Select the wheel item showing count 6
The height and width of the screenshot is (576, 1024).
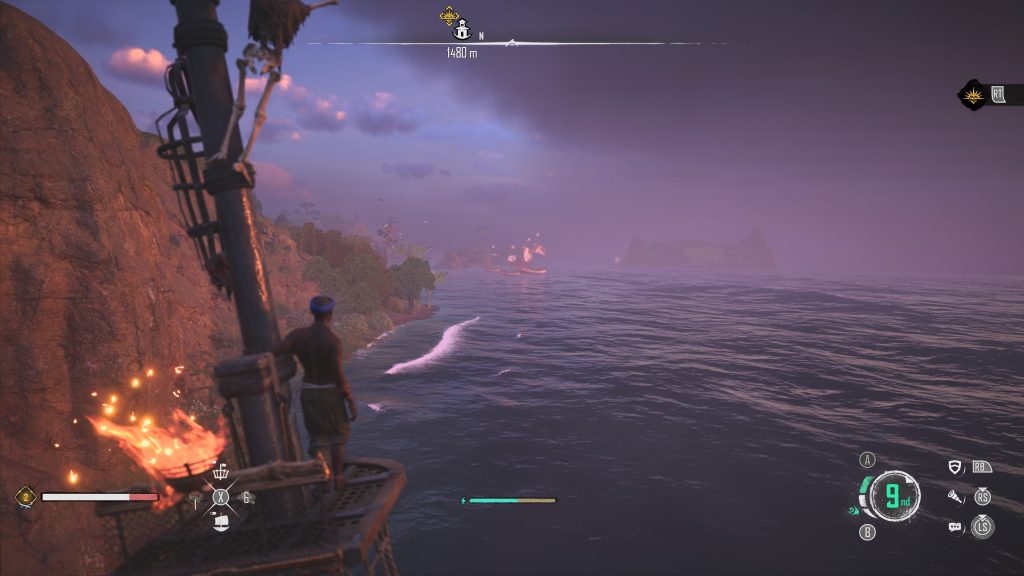(x=246, y=497)
